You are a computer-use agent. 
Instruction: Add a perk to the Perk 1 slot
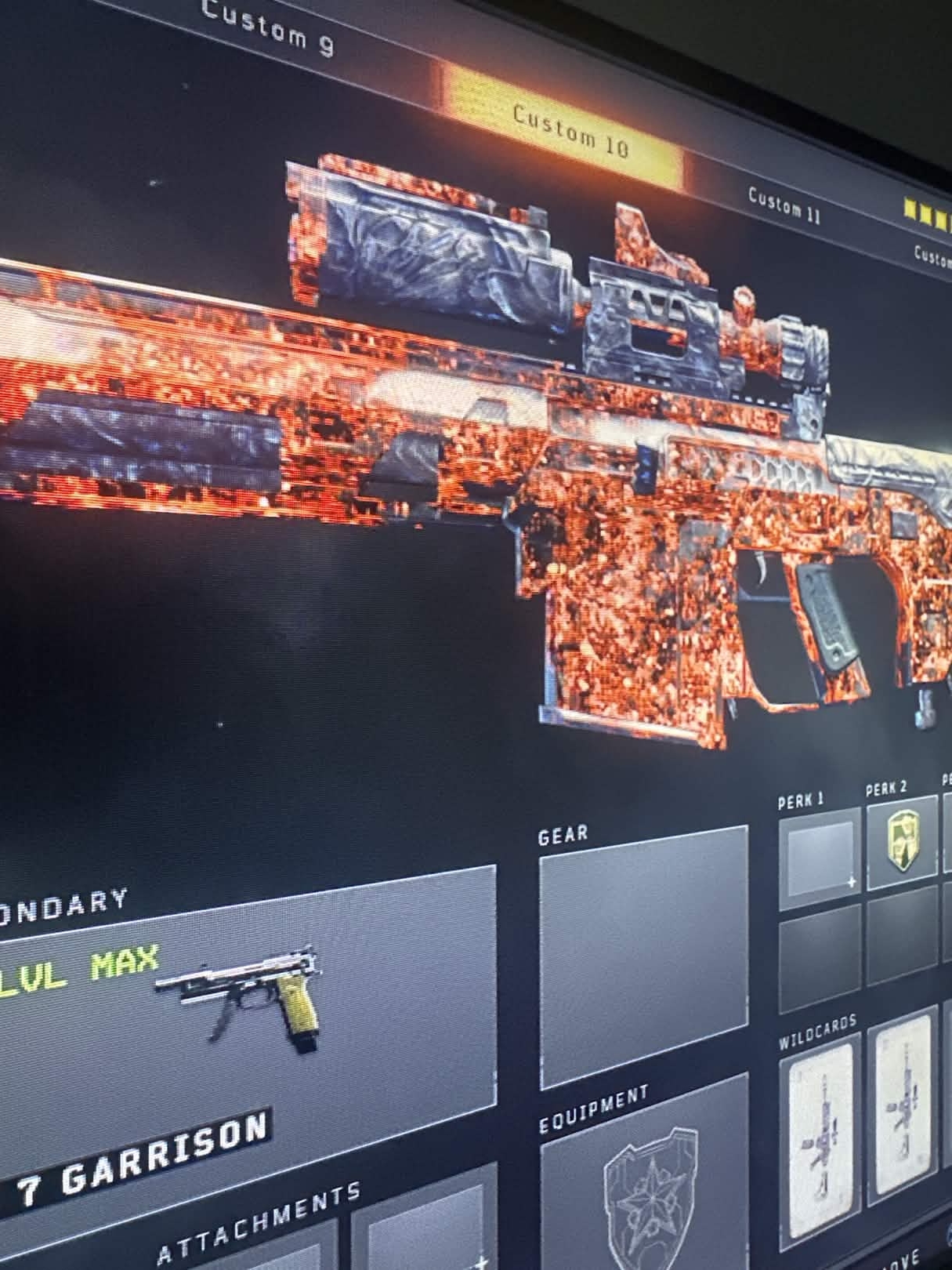click(x=820, y=856)
